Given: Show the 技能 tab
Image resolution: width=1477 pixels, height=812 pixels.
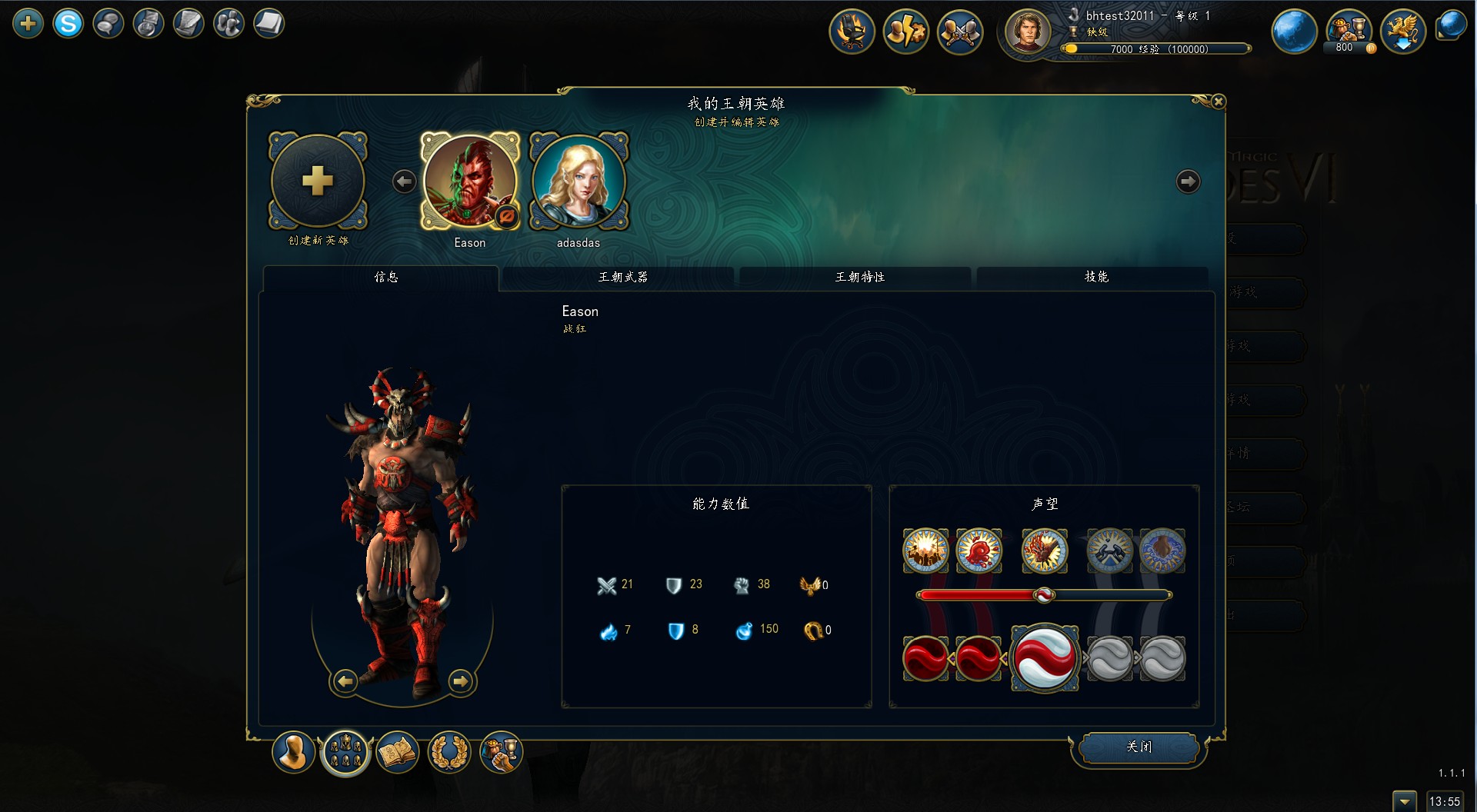Looking at the screenshot, I should pyautogui.click(x=1096, y=277).
